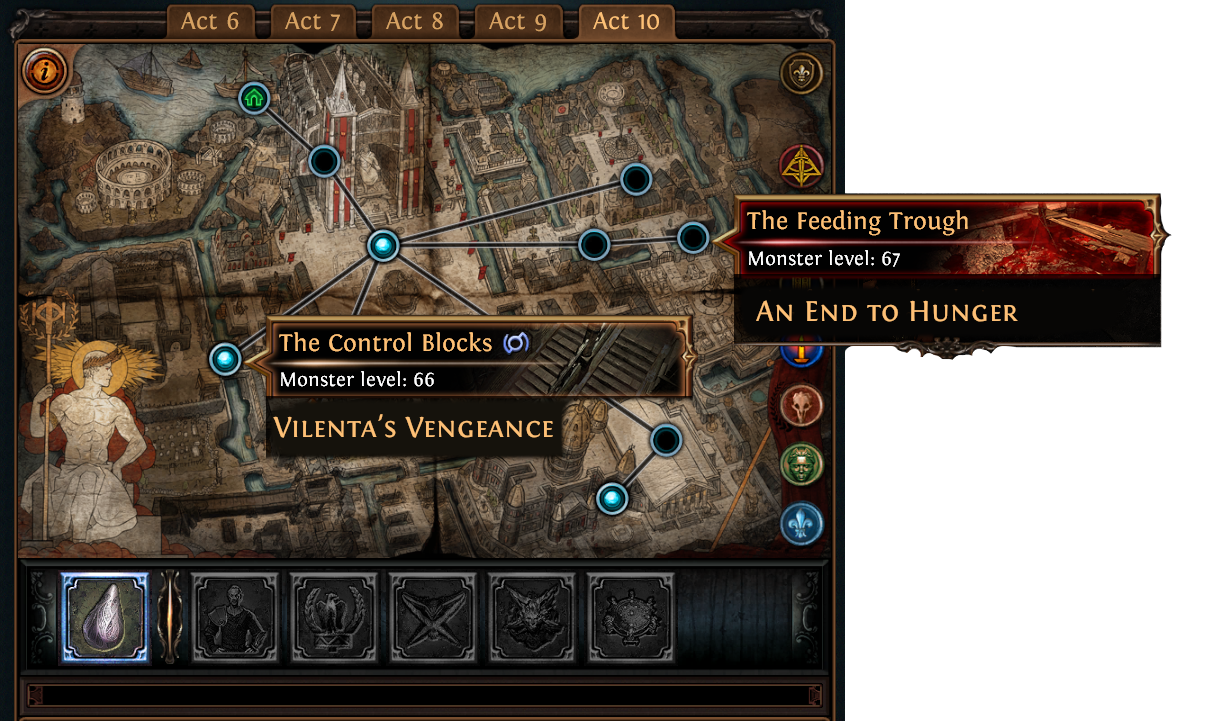The image size is (1209, 721).
Task: Activate the green mask face icon
Action: (x=802, y=465)
